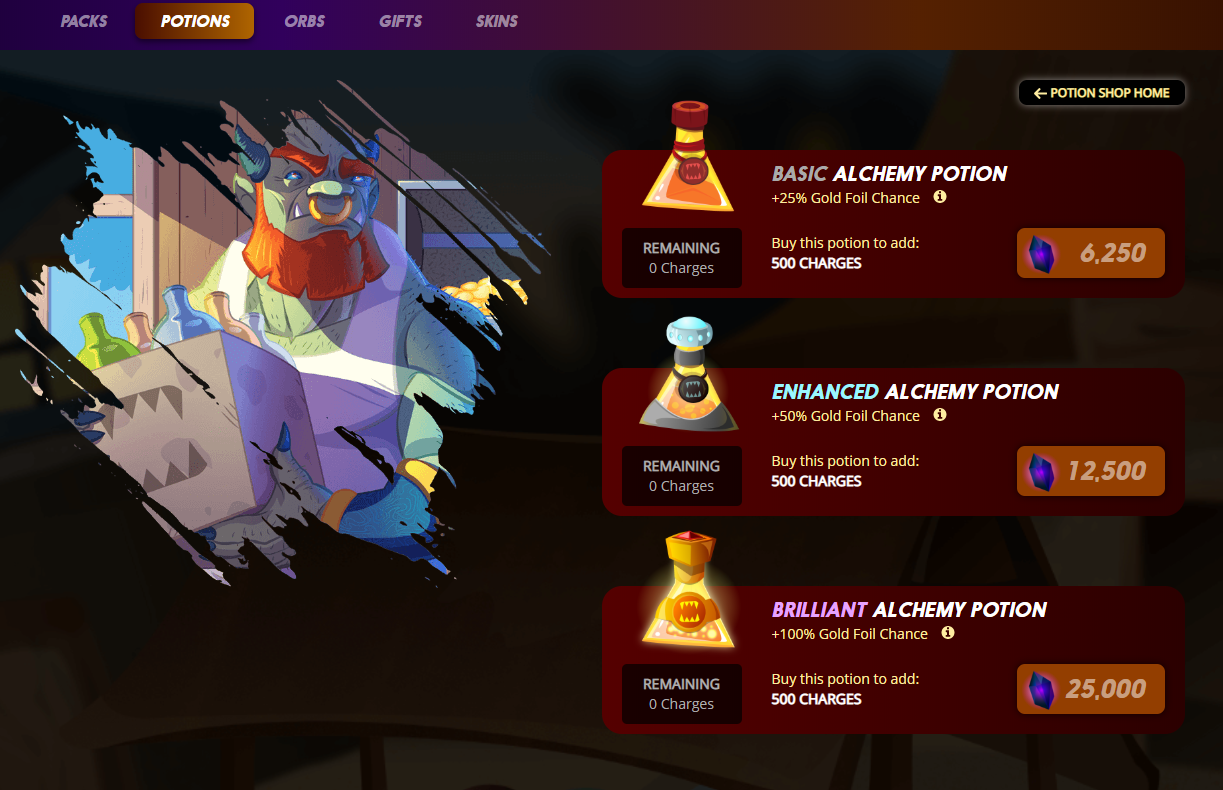View info for +100% Gold Foil Chance
The width and height of the screenshot is (1223, 790).
(x=948, y=633)
